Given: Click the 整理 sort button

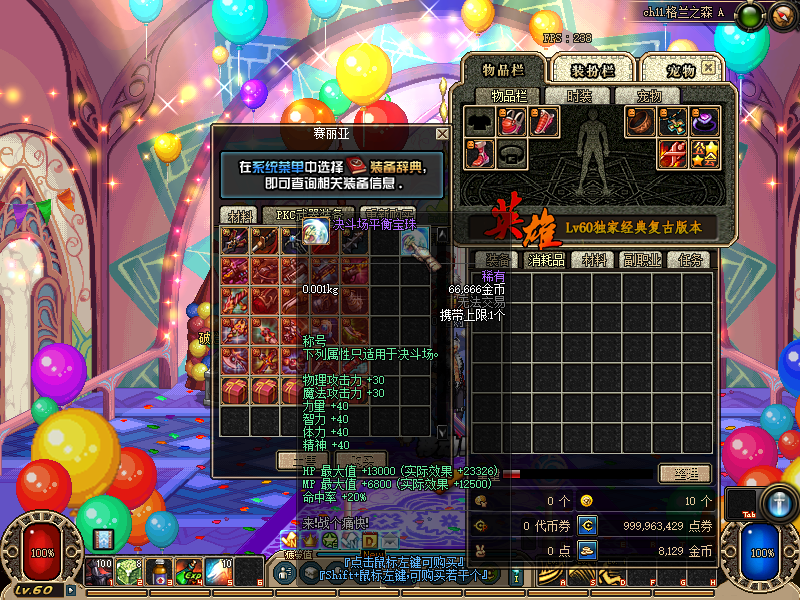Looking at the screenshot, I should coord(684,473).
